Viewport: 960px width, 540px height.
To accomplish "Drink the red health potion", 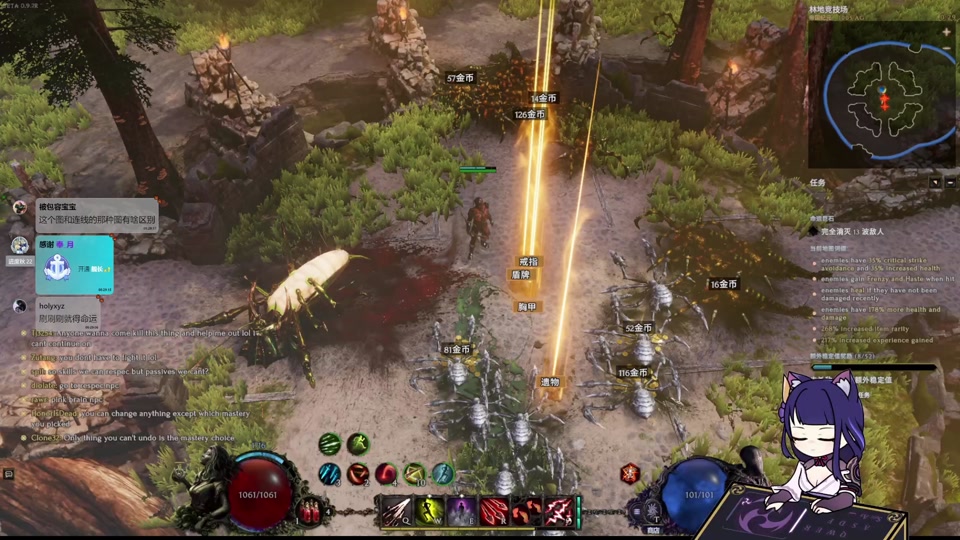I will (x=311, y=510).
